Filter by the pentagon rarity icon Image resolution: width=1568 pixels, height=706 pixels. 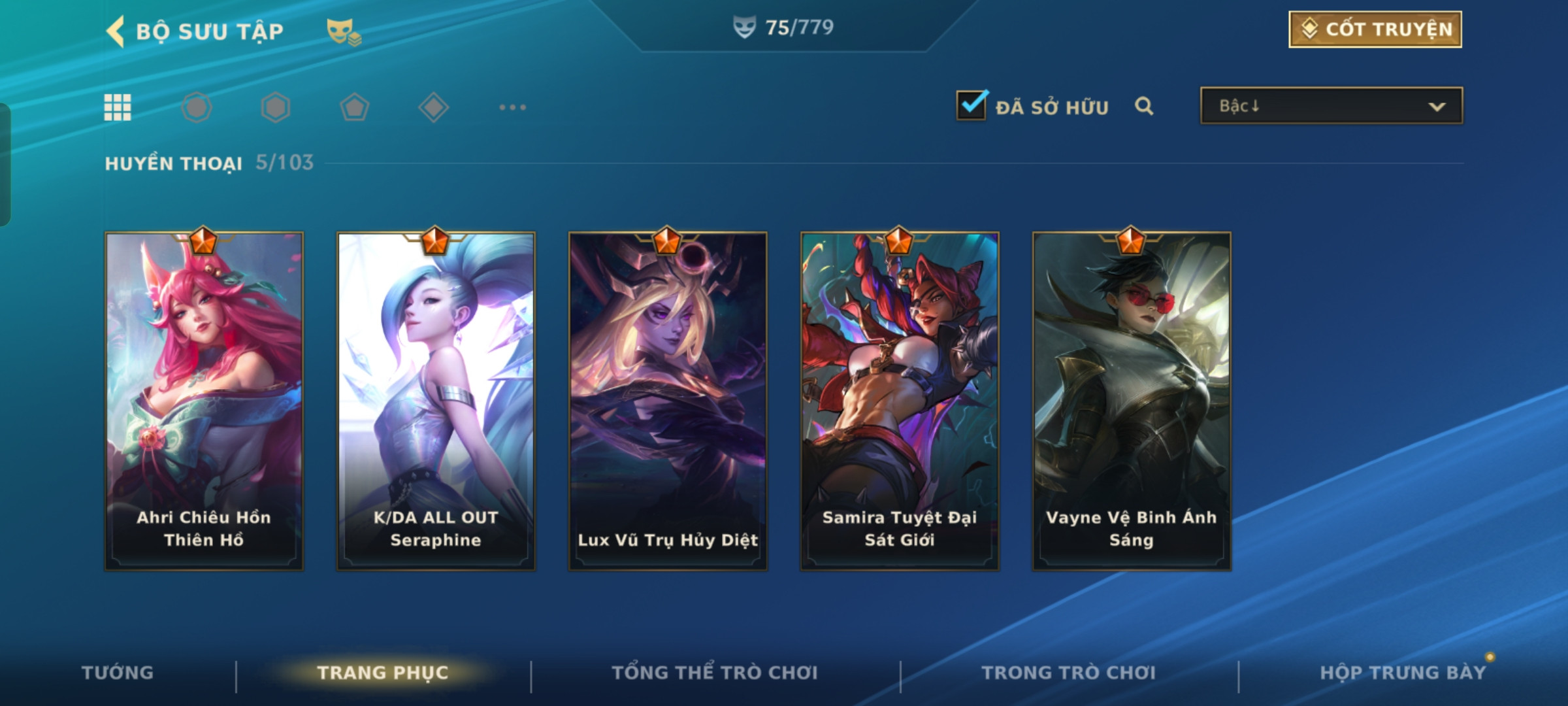tap(354, 107)
